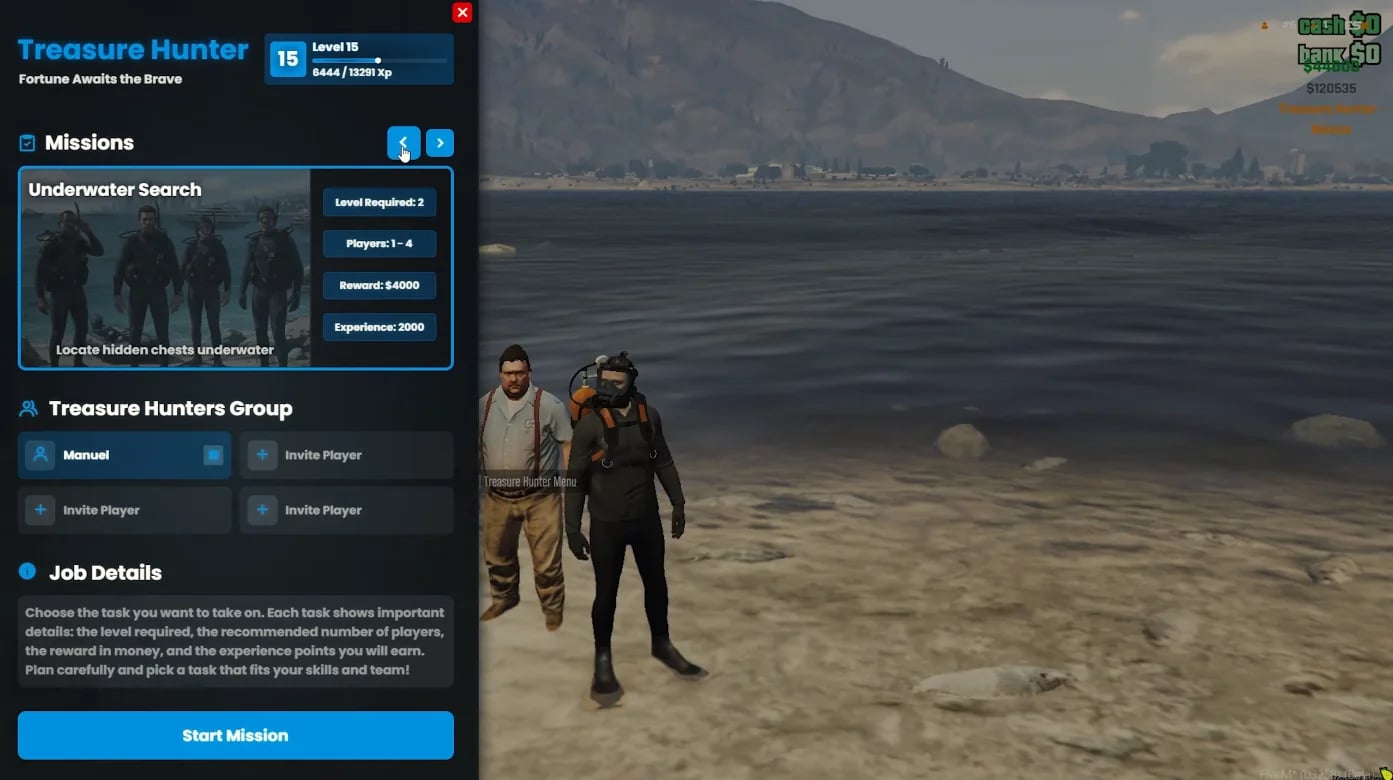Image resolution: width=1393 pixels, height=780 pixels.
Task: Click the Experience: 2000 badge
Action: coord(379,327)
